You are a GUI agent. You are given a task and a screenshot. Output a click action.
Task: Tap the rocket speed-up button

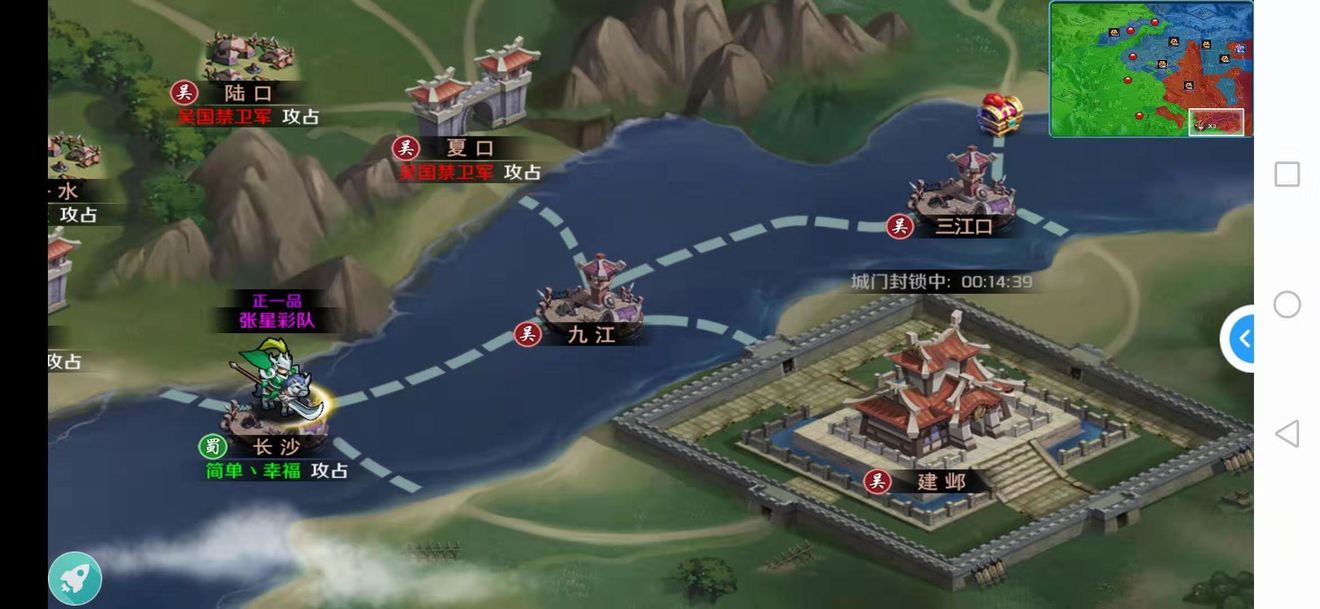pos(75,578)
